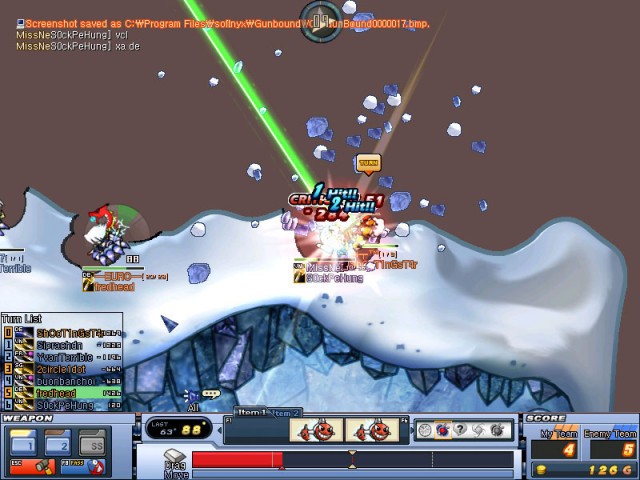Image resolution: width=640 pixels, height=480 pixels.
Task: Skip turn with the Pass button
Action: click(86, 465)
